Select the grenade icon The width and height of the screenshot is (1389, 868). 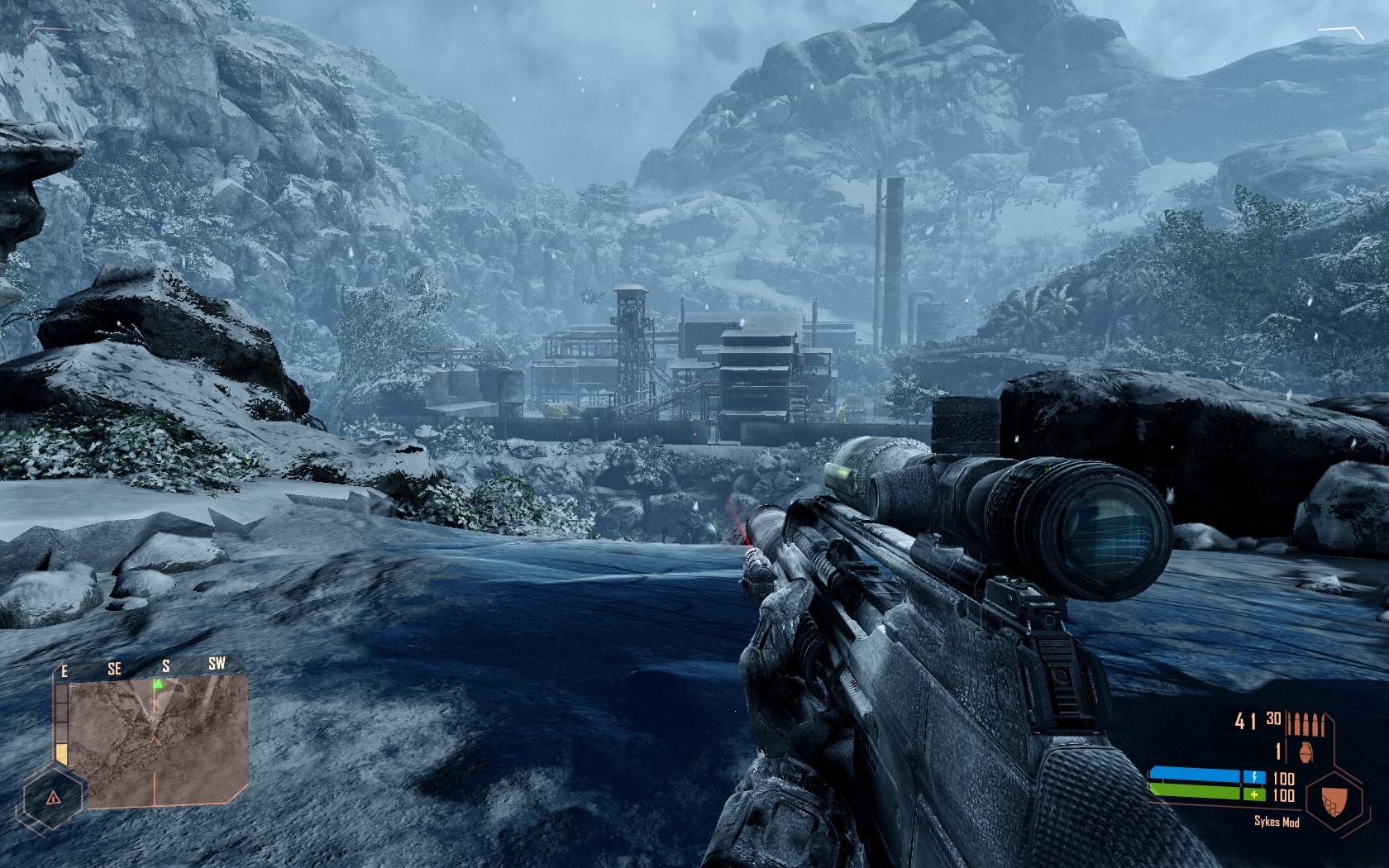point(1306,751)
